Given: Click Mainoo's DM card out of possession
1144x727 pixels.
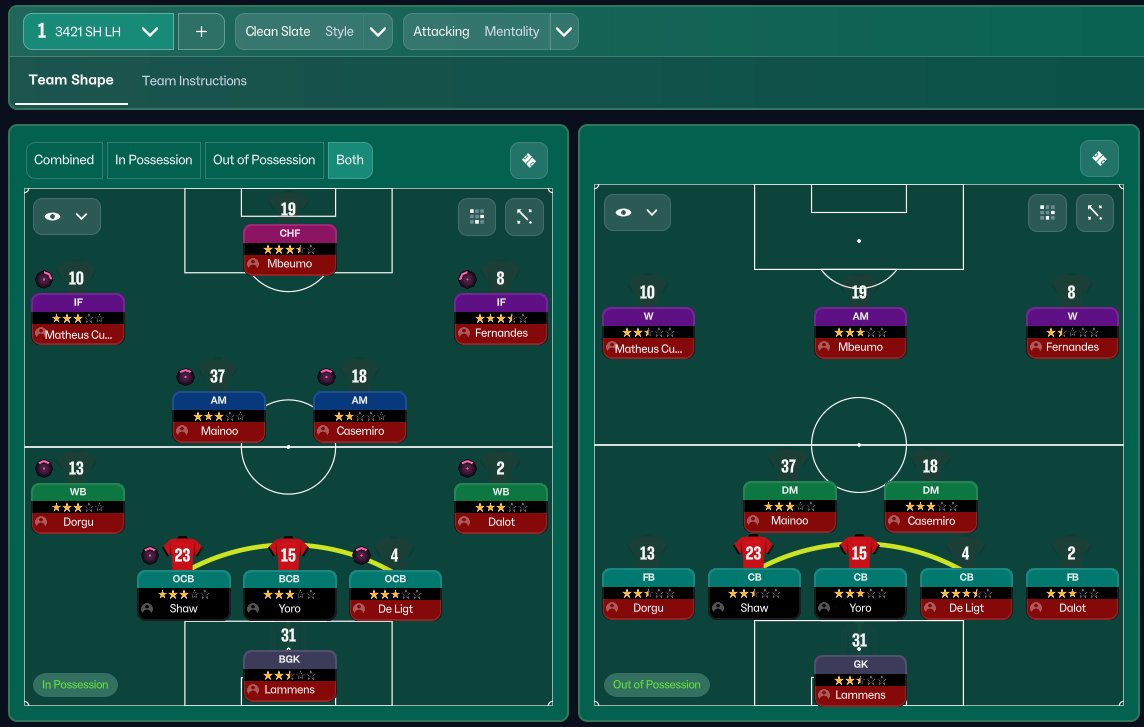Looking at the screenshot, I should [x=789, y=506].
